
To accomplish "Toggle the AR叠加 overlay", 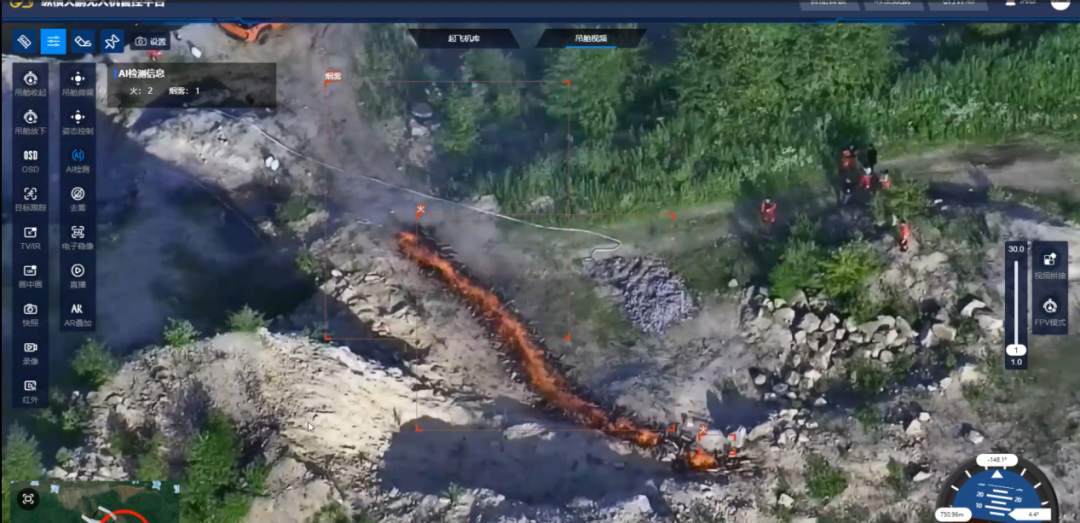I will (78, 313).
